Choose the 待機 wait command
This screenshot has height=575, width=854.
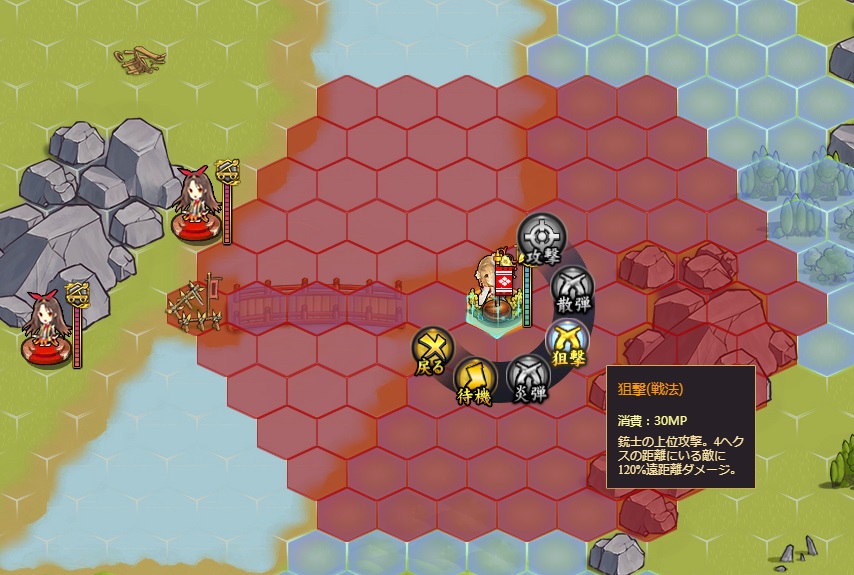[474, 380]
